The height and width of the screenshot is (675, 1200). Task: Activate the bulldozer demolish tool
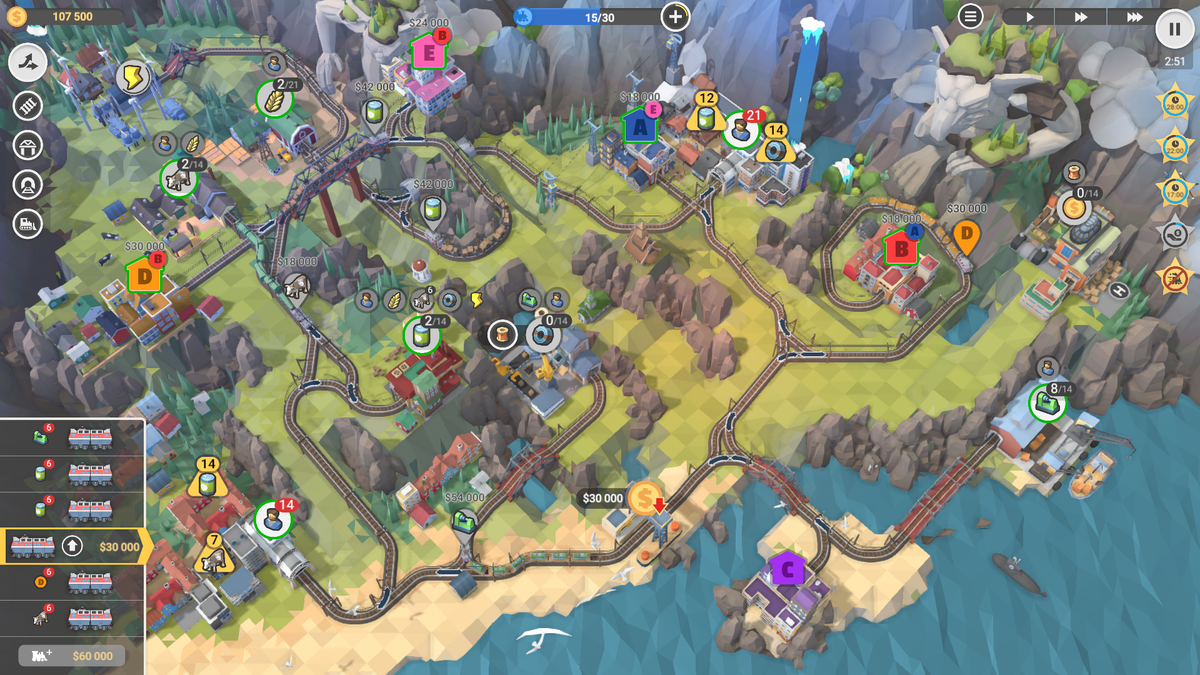pyautogui.click(x=28, y=224)
